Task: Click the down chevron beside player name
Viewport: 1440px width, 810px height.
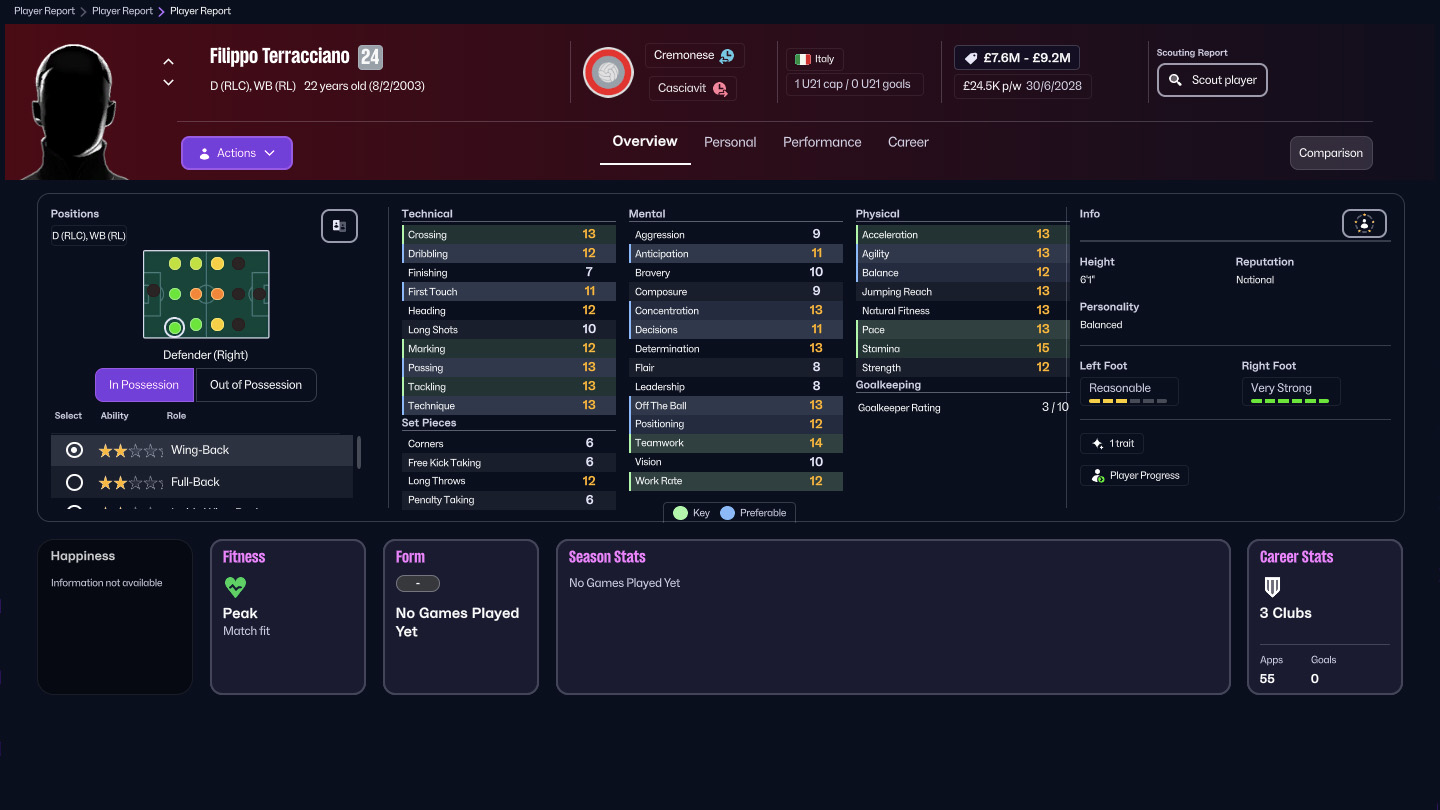Action: click(168, 82)
